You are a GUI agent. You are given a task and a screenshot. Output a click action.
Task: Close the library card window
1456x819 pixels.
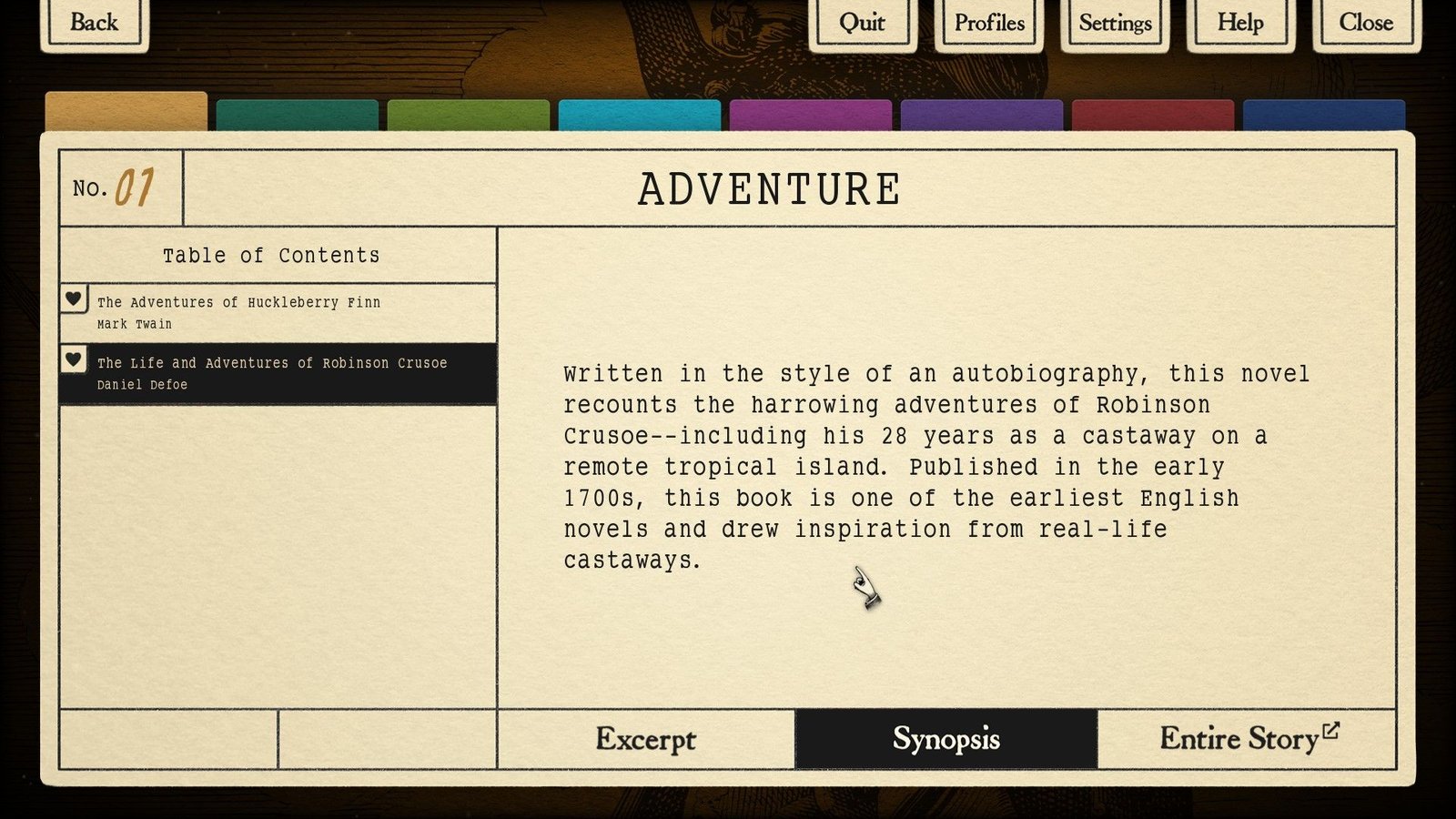[1366, 23]
